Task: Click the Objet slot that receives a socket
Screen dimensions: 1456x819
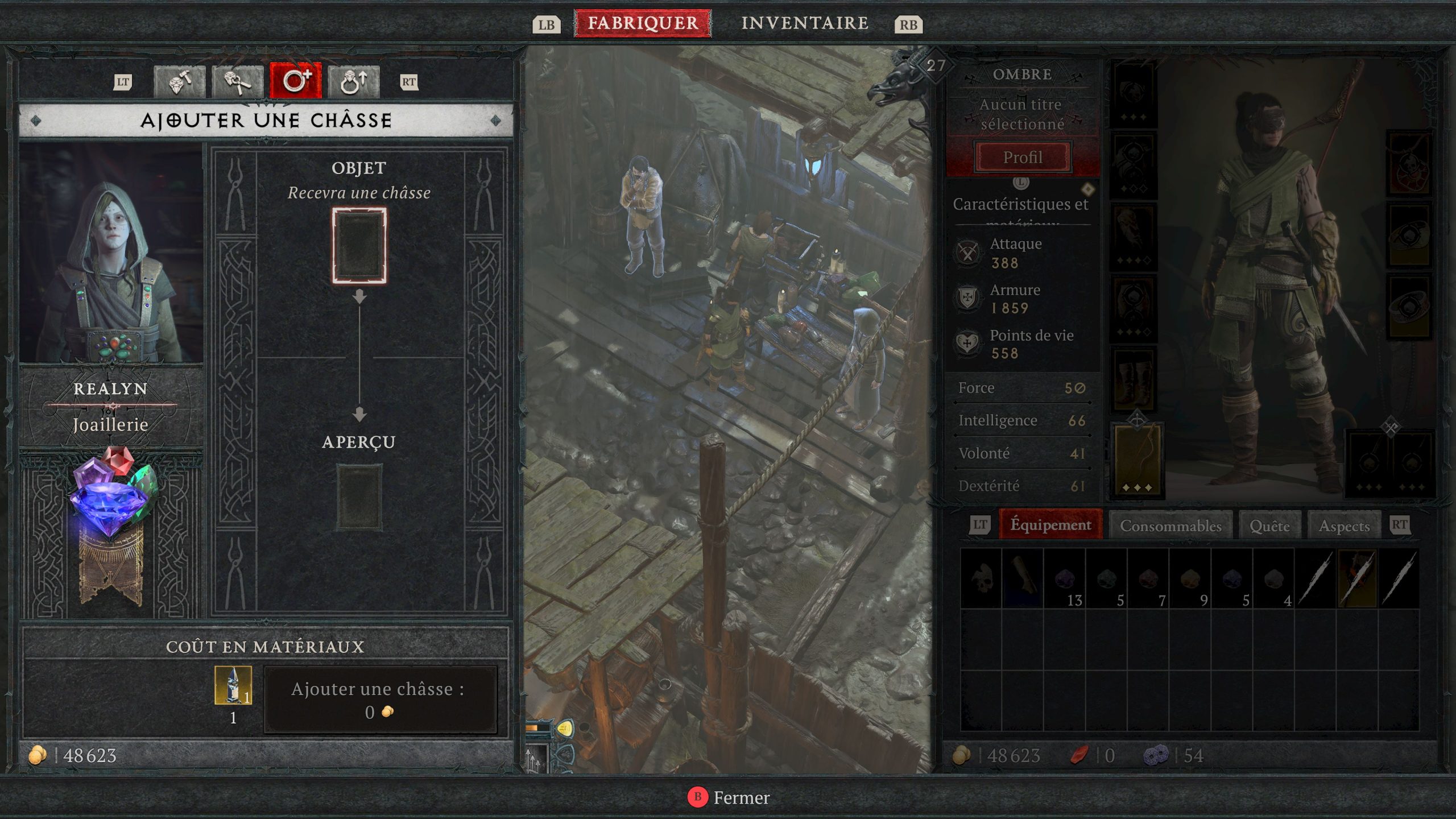Action: coord(359,246)
